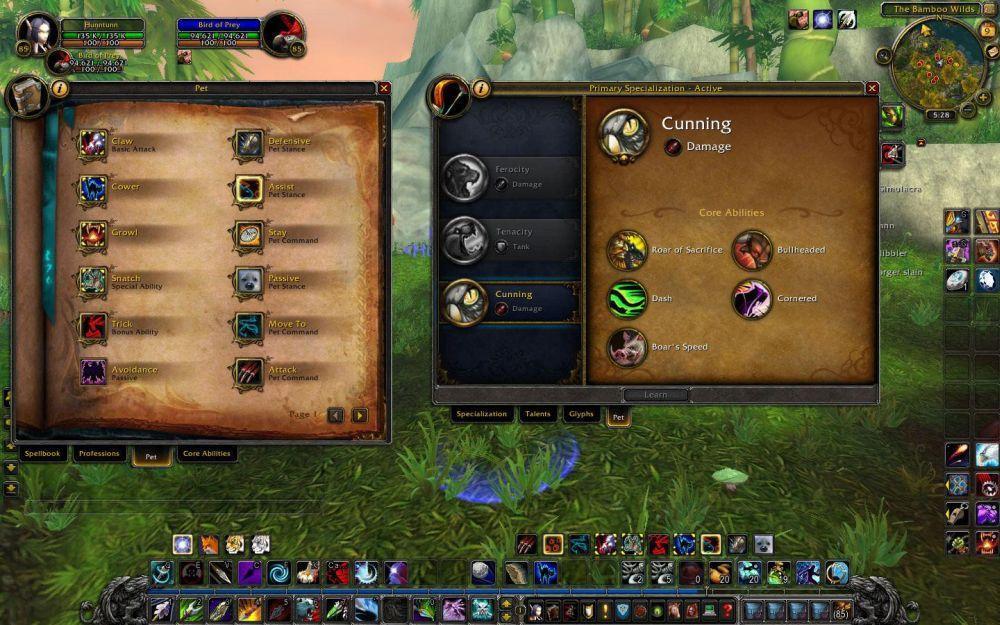The height and width of the screenshot is (625, 1000).
Task: Click the Move To pet command
Action: [249, 326]
